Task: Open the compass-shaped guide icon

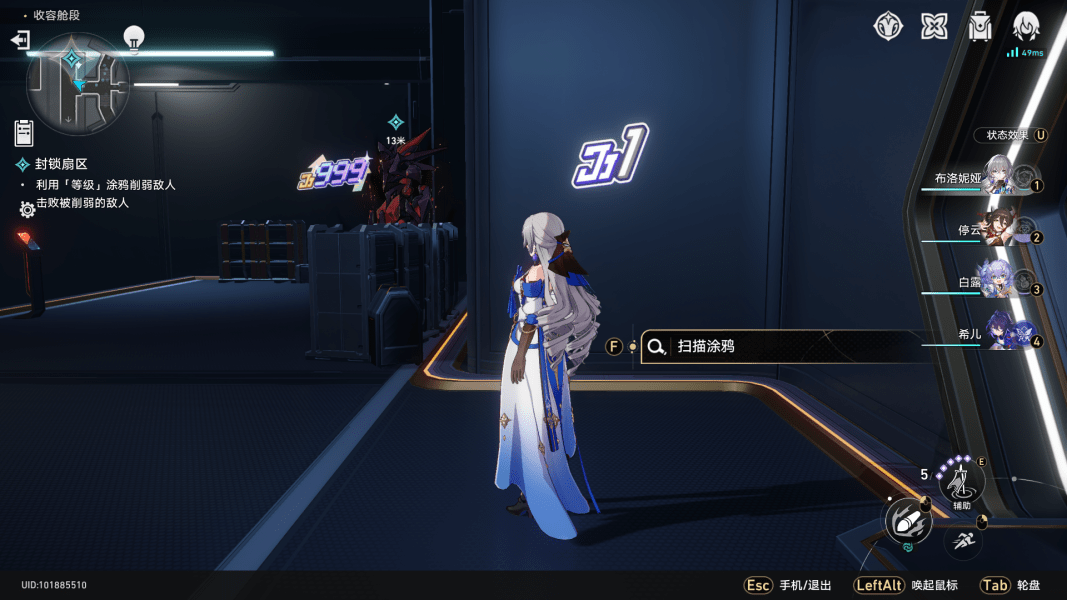Action: [888, 27]
